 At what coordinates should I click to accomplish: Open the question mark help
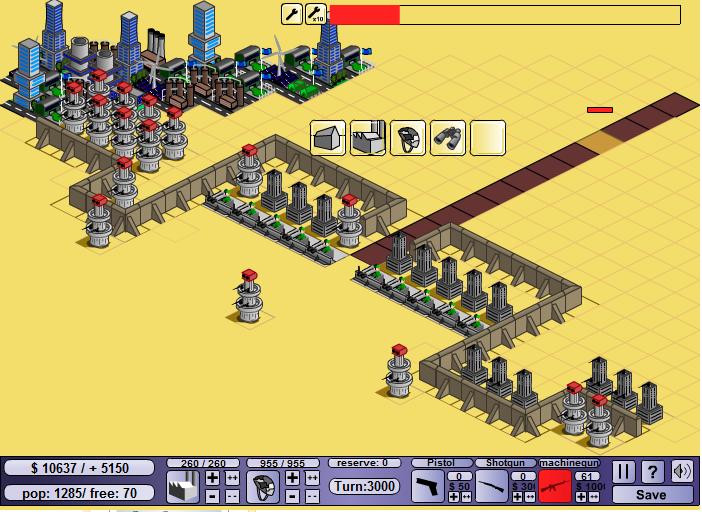click(x=653, y=471)
